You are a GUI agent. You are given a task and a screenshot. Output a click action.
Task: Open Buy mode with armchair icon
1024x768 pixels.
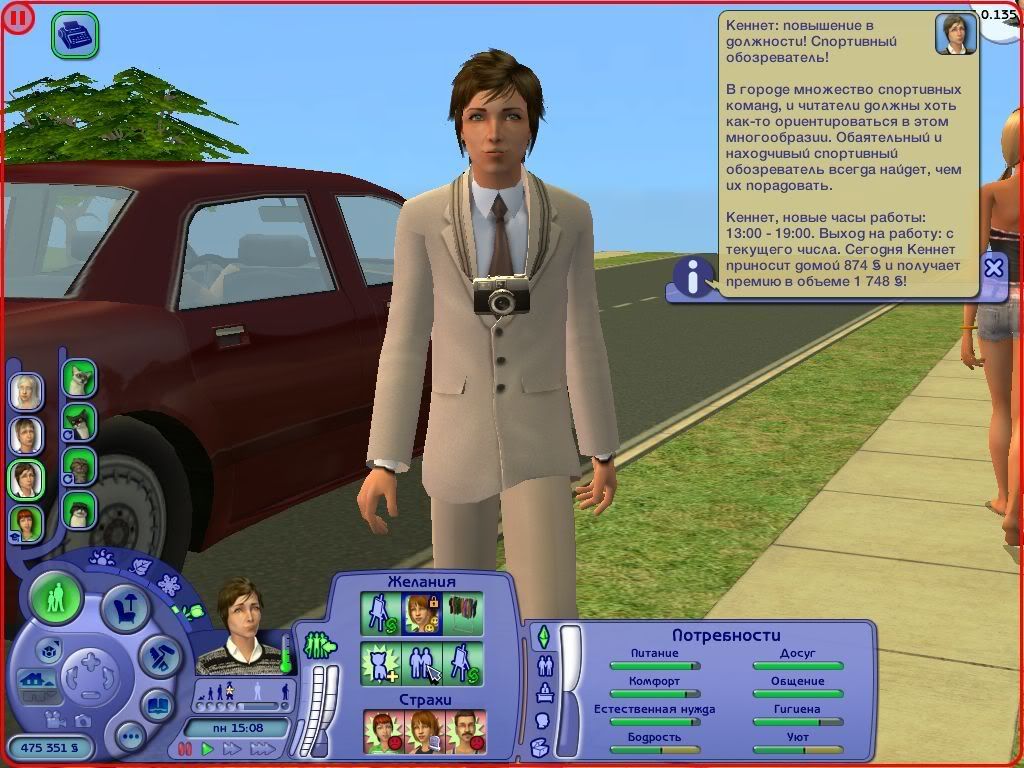point(127,606)
